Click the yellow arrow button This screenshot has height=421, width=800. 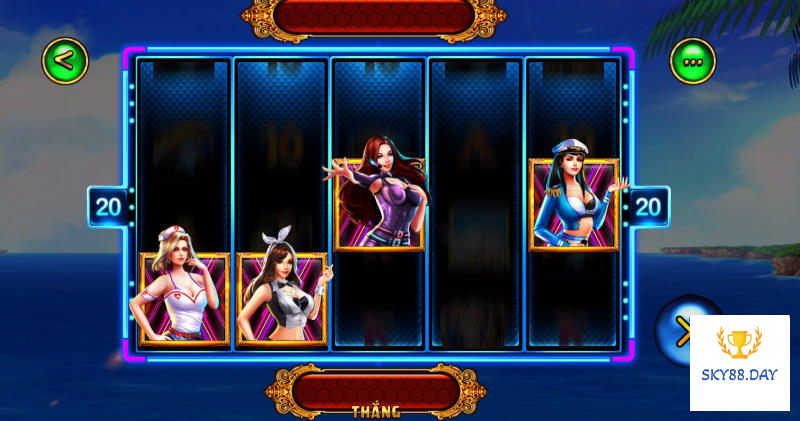[682, 328]
